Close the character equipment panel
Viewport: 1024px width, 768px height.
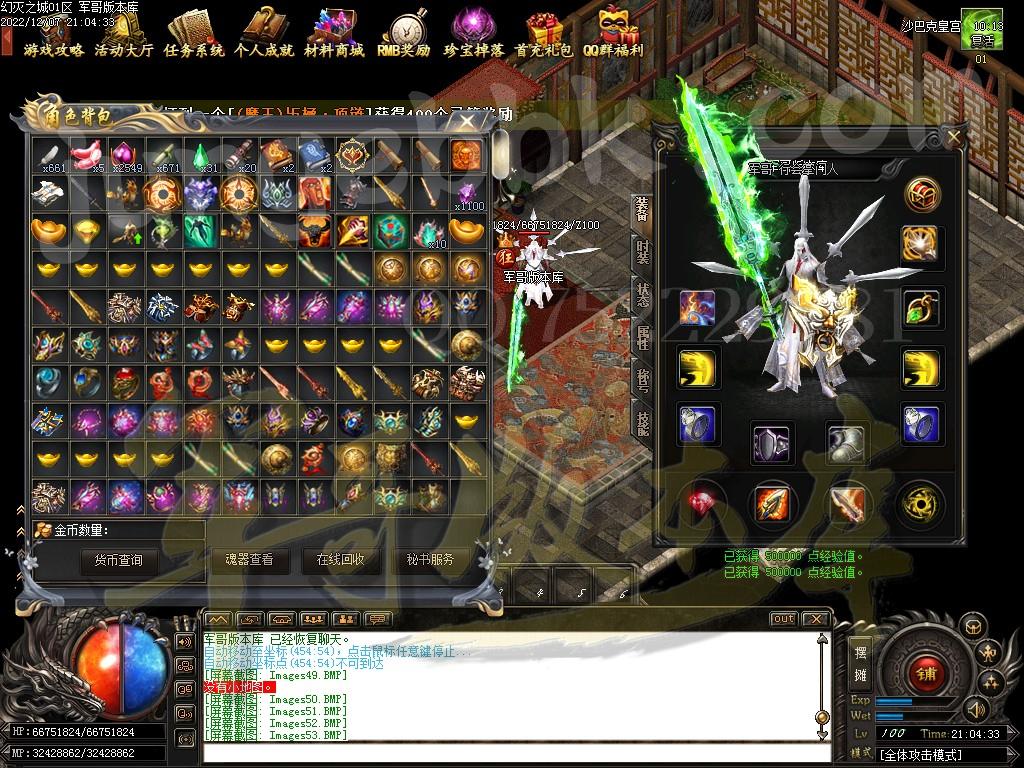point(953,137)
